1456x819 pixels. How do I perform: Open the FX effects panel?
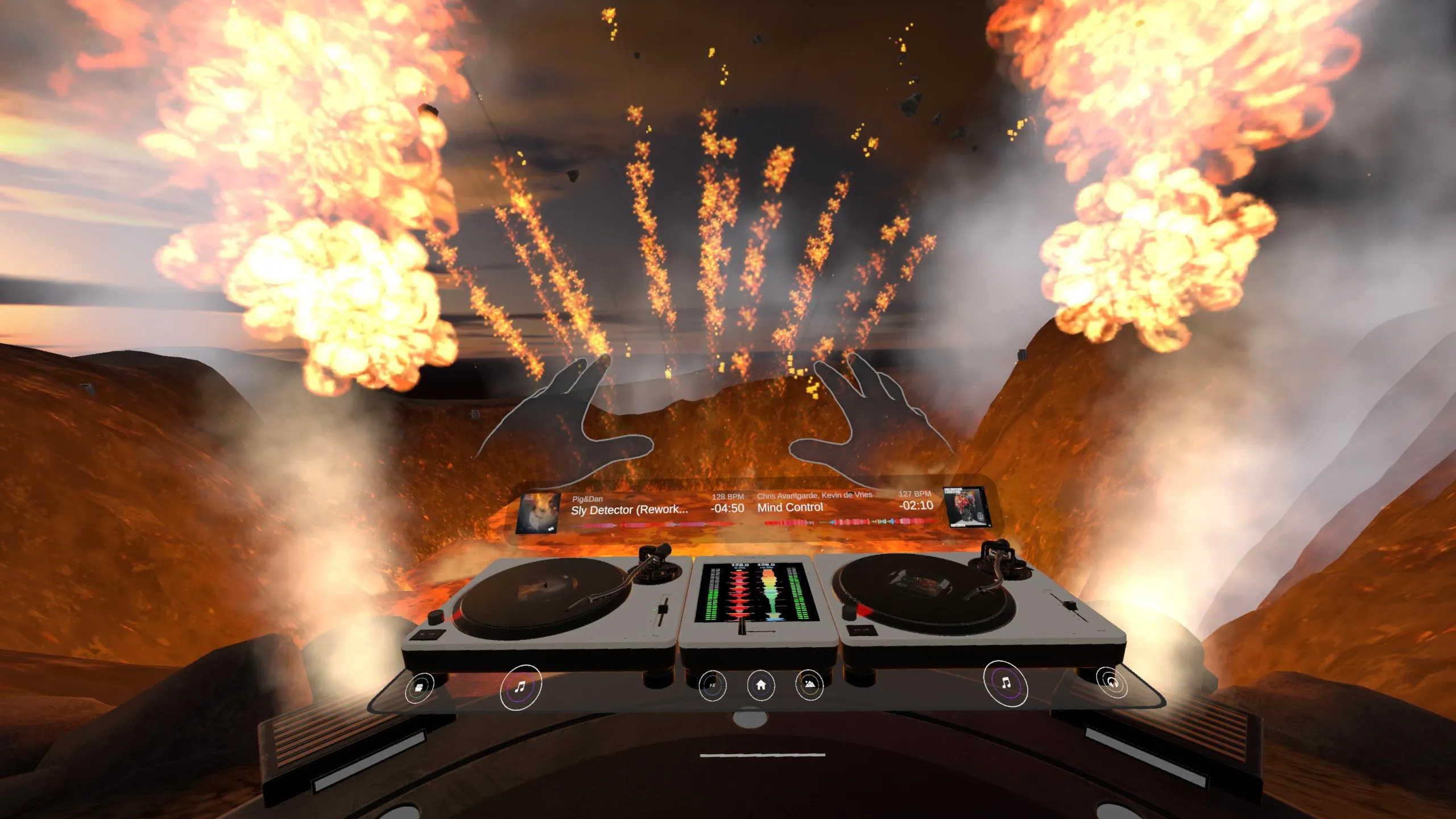tap(712, 685)
